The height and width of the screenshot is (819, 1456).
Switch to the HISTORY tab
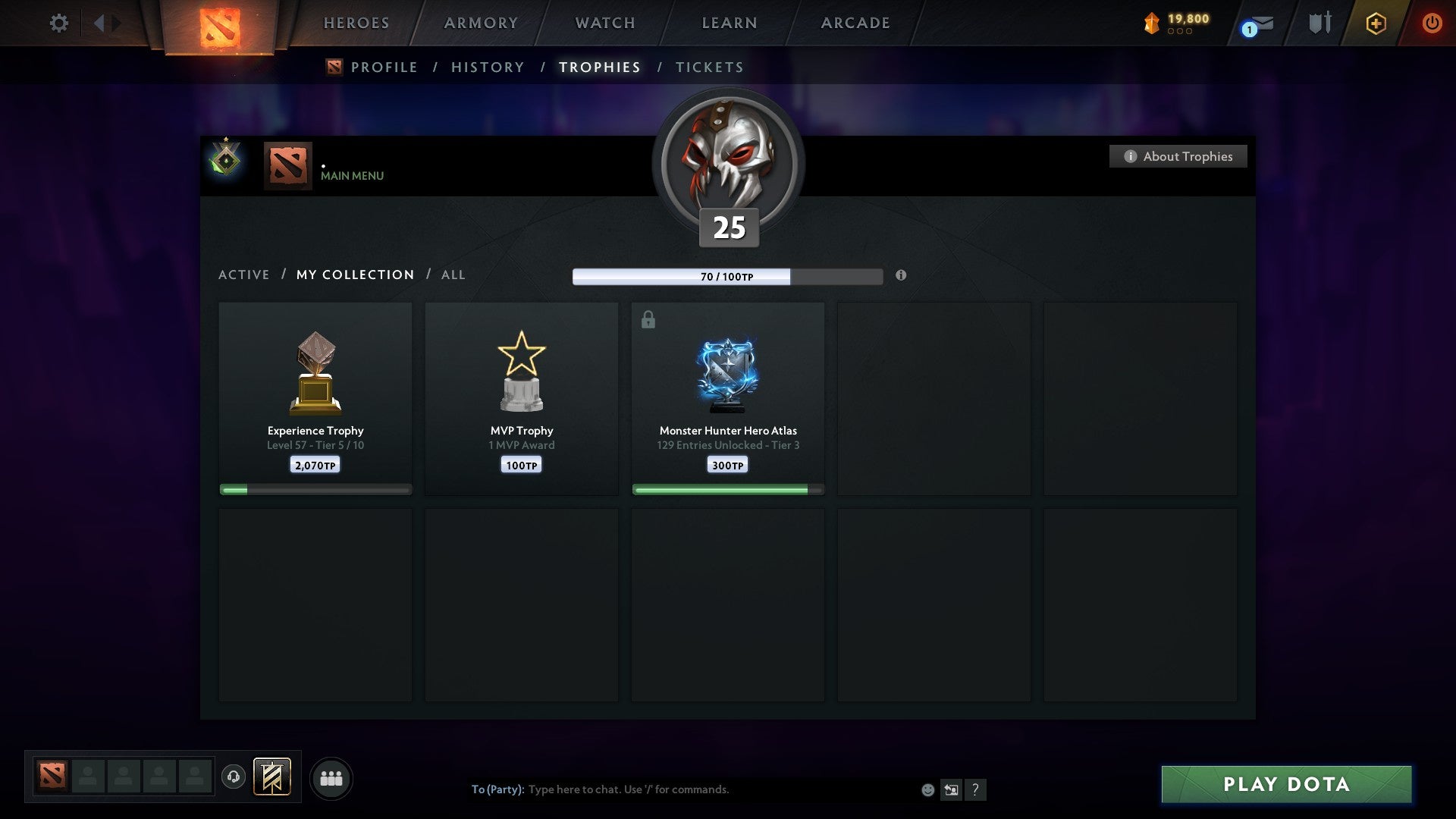pyautogui.click(x=487, y=67)
